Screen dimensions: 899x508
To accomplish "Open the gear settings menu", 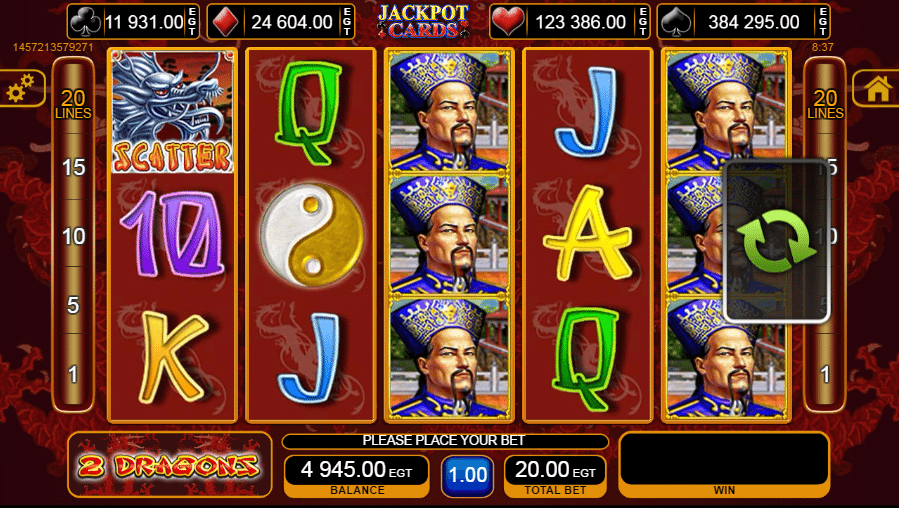I will [x=20, y=90].
